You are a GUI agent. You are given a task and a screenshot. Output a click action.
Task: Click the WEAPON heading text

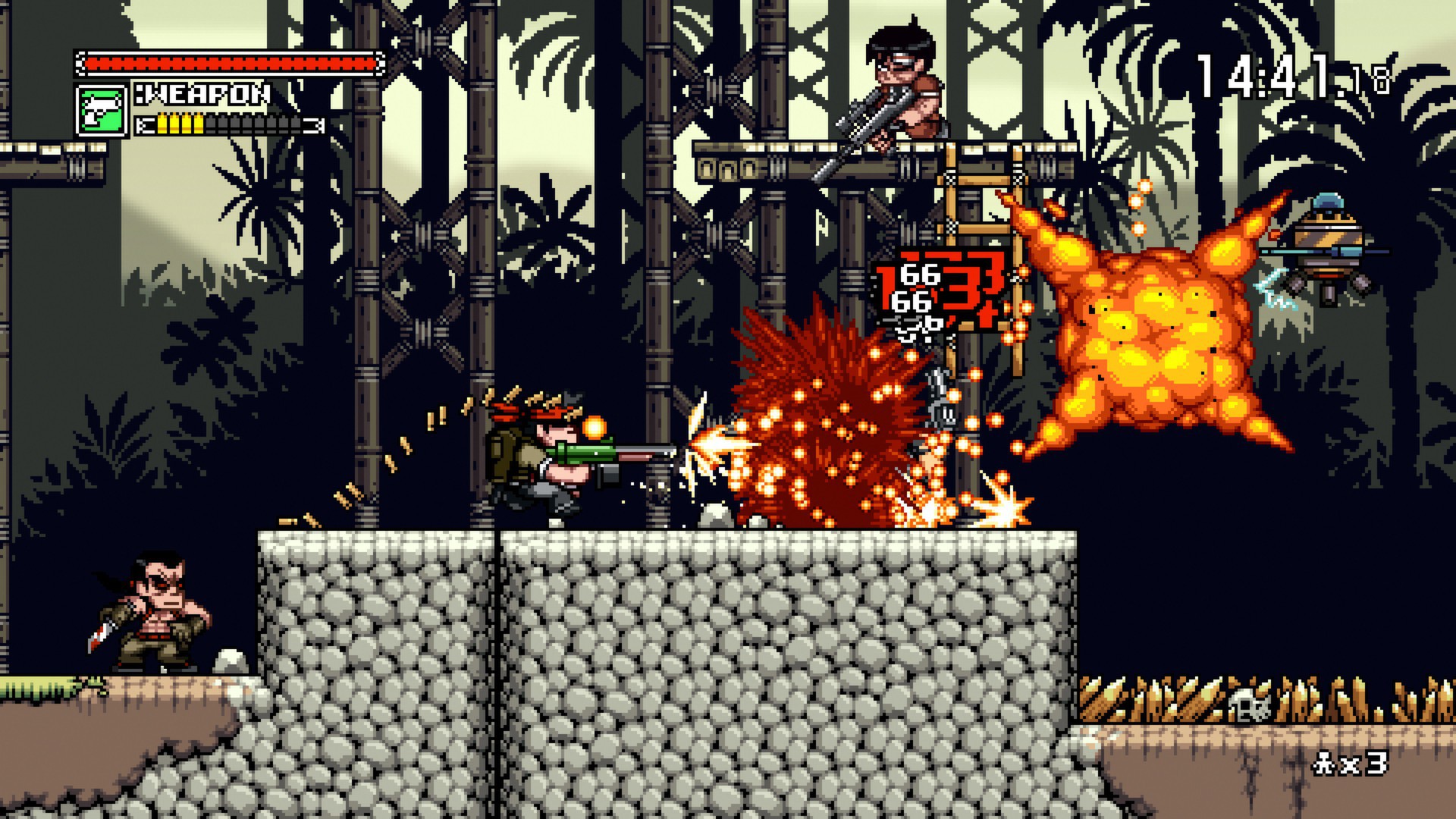[x=201, y=95]
